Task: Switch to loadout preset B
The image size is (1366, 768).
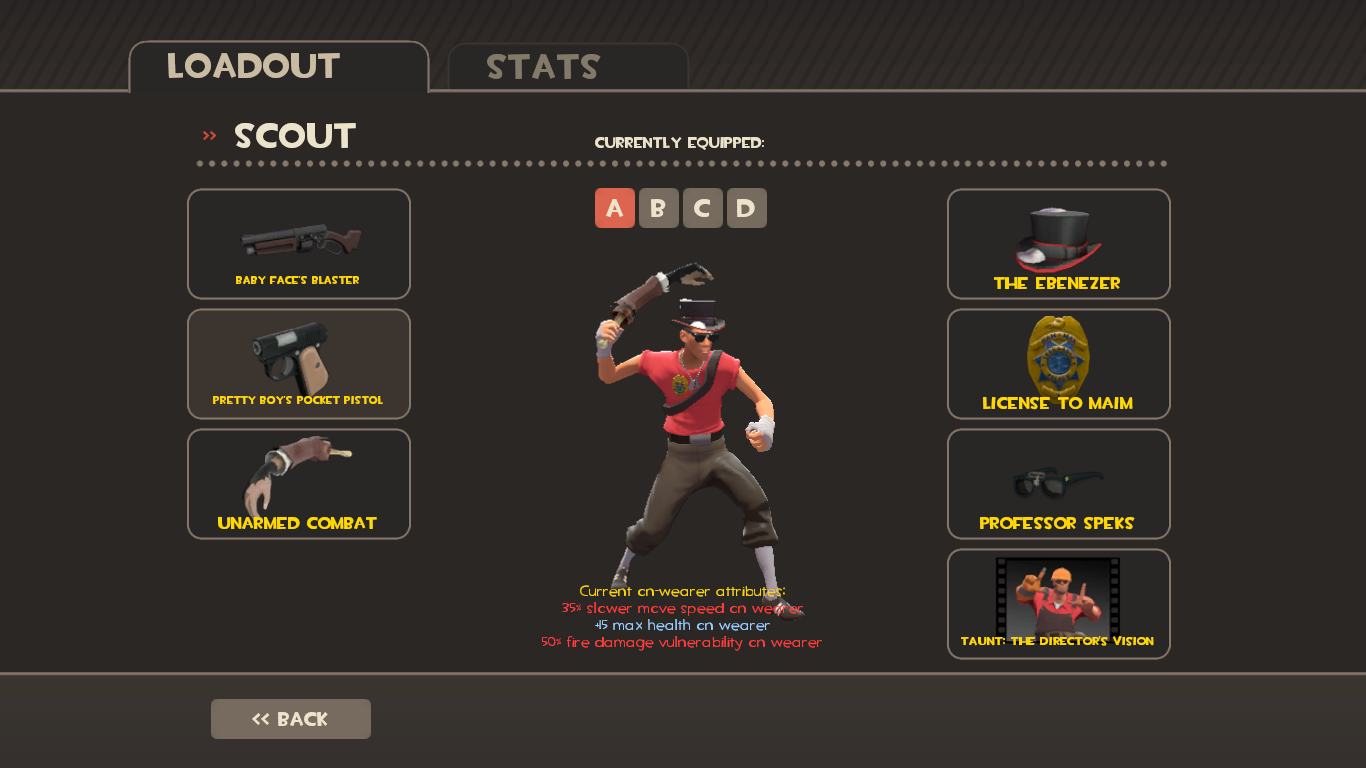Action: (x=659, y=208)
